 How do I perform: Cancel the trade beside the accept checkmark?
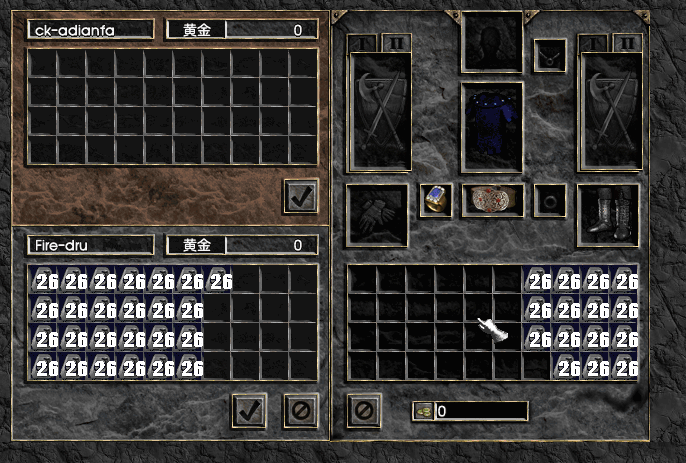coord(300,410)
